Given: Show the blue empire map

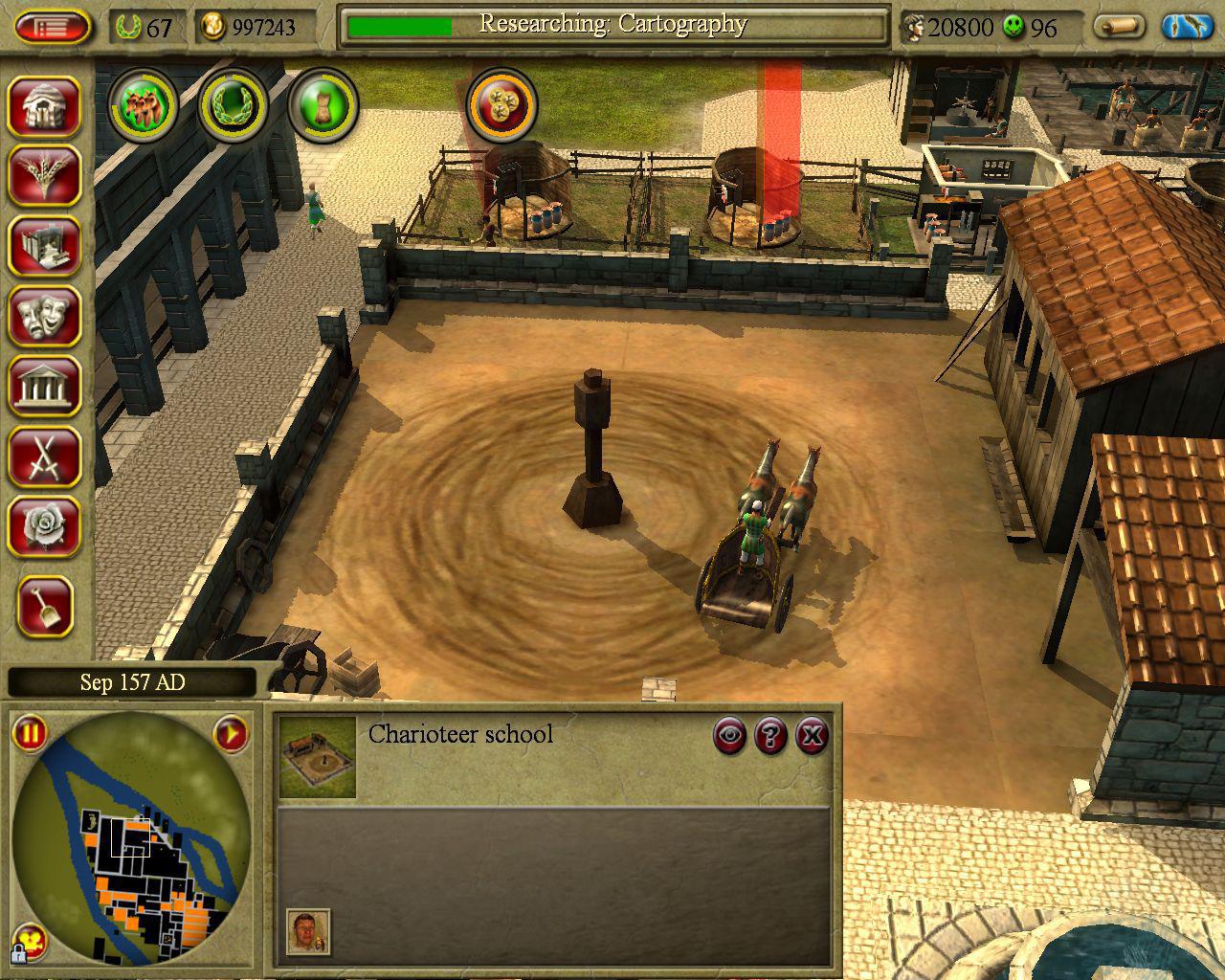Looking at the screenshot, I should click(1187, 27).
